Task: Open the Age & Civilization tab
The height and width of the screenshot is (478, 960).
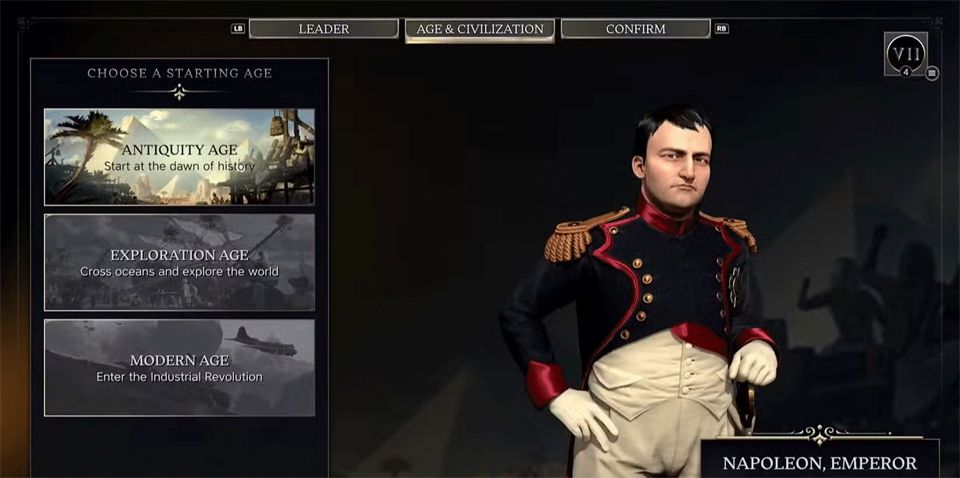Action: coord(480,29)
